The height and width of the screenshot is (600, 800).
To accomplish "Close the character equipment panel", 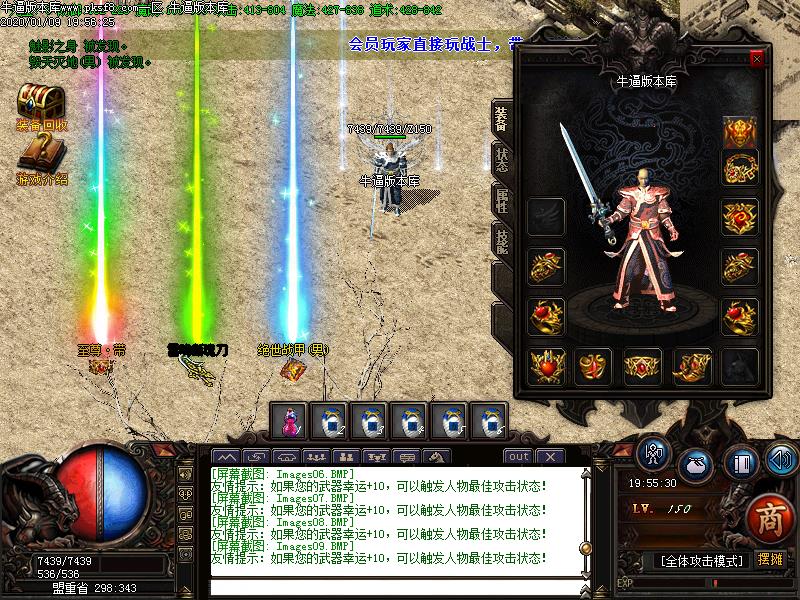I will [x=757, y=59].
